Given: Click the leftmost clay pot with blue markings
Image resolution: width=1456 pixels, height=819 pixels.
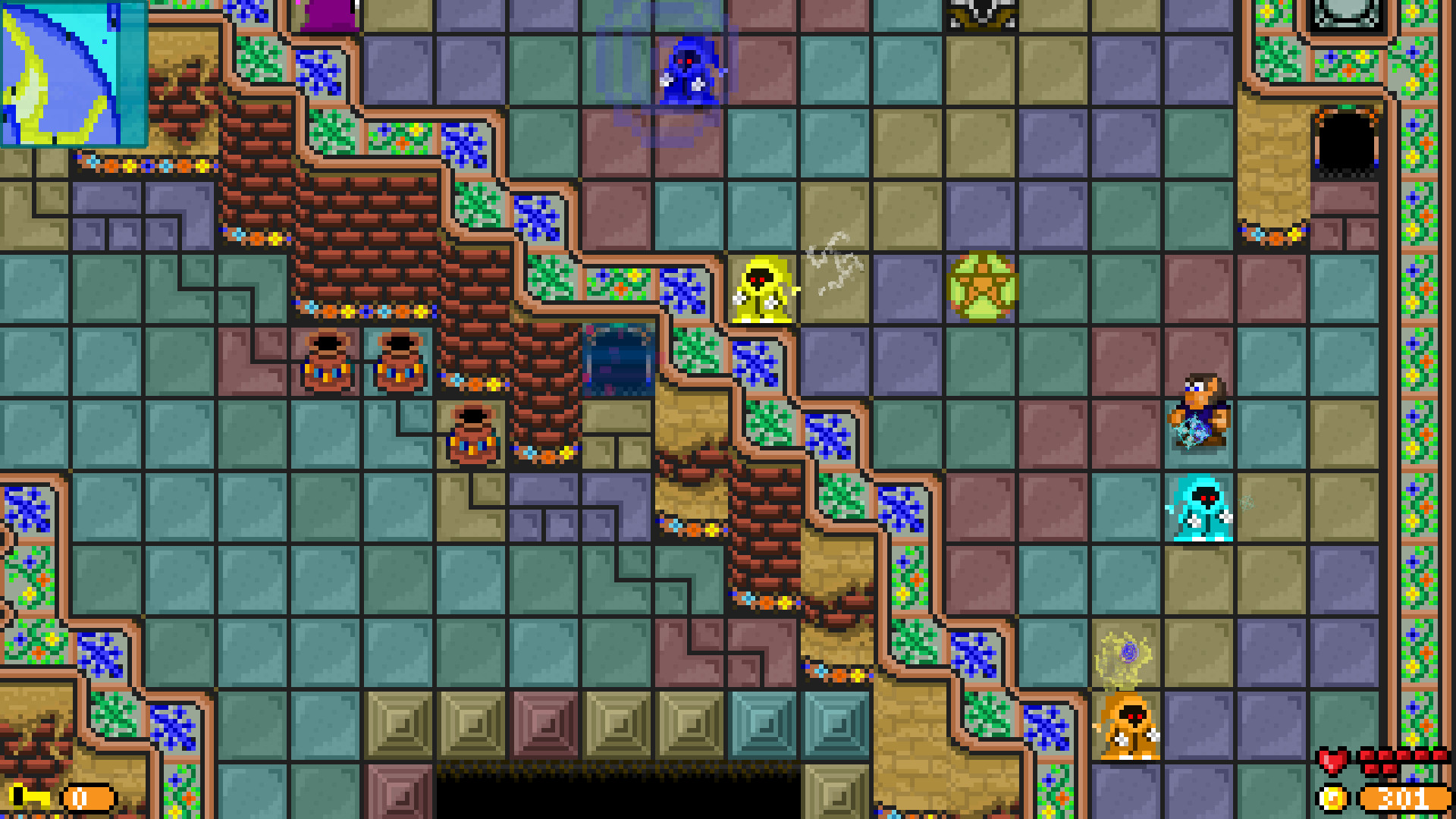Looking at the screenshot, I should (326, 364).
